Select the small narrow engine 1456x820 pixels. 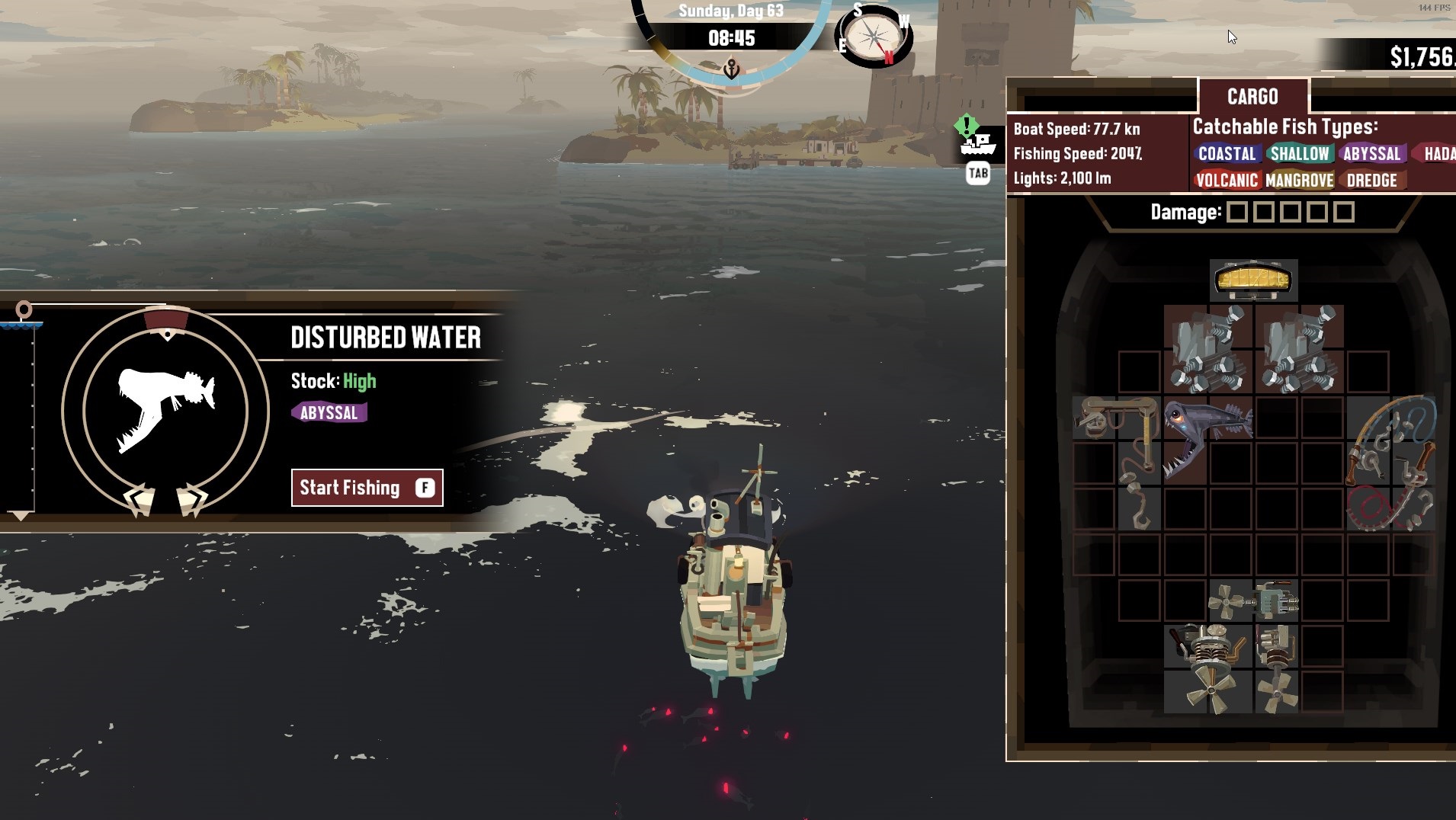[1275, 668]
